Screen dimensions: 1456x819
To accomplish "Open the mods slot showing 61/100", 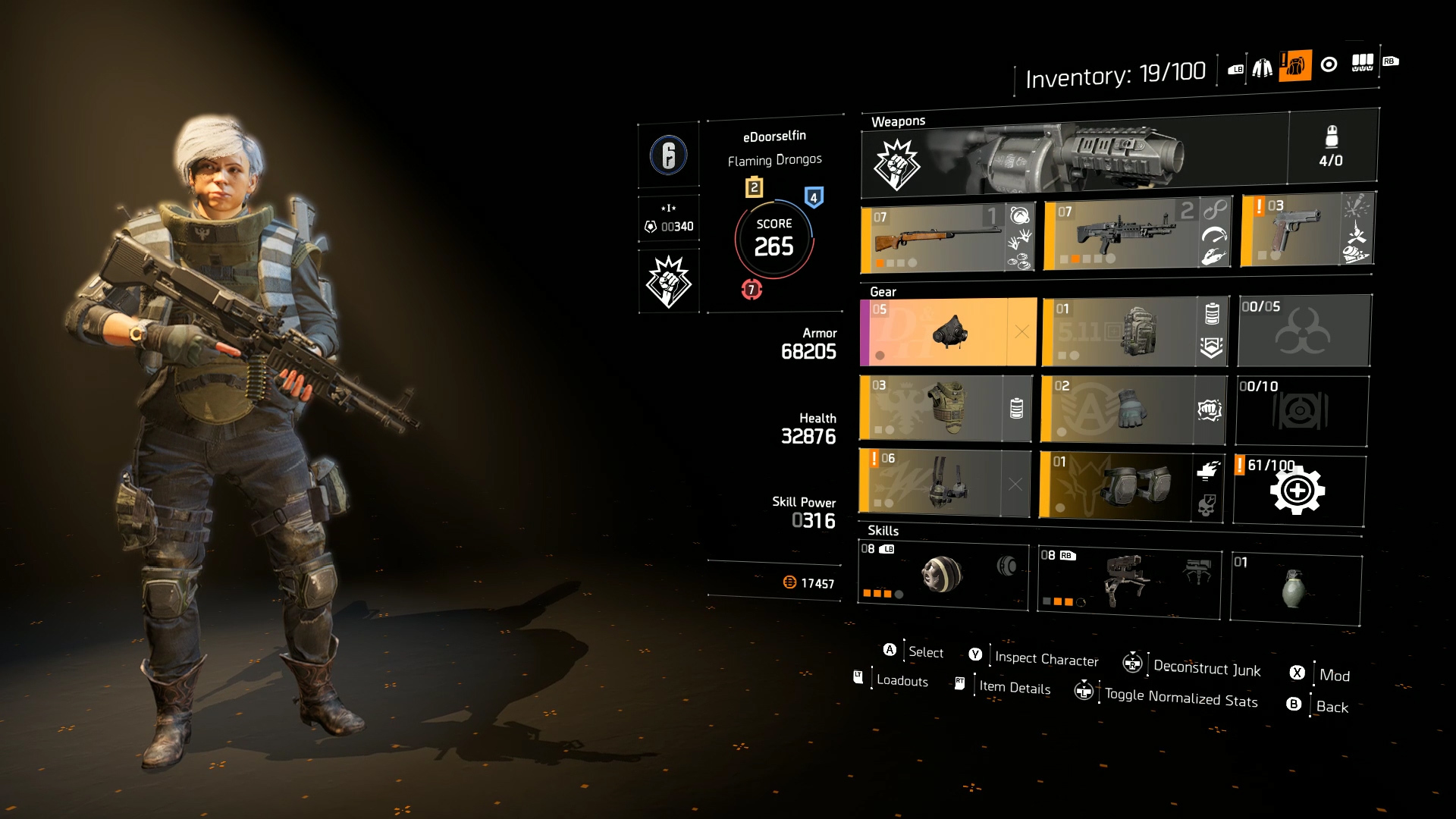I will click(1298, 490).
